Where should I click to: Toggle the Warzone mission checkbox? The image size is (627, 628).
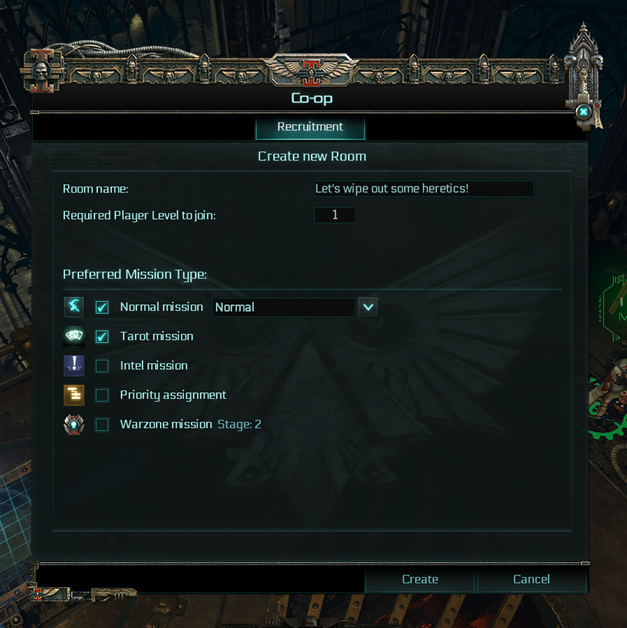coord(102,424)
